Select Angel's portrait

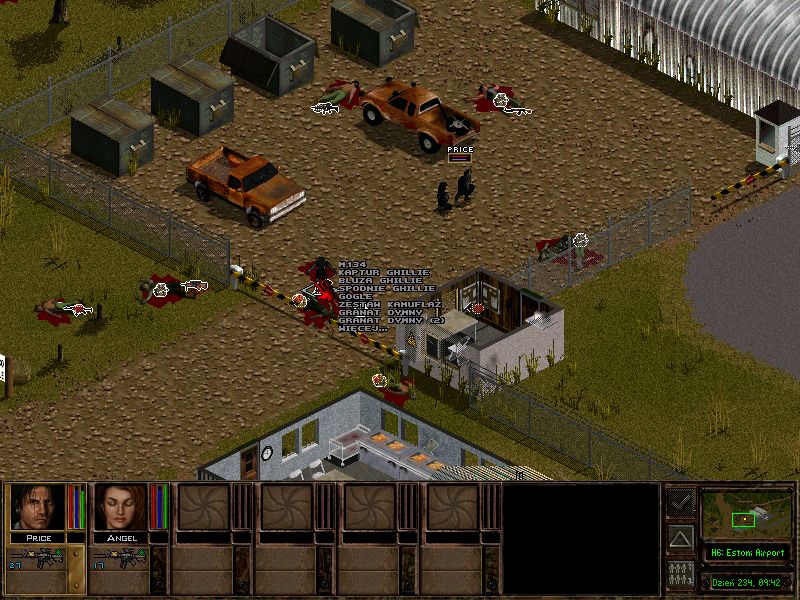pyautogui.click(x=120, y=507)
